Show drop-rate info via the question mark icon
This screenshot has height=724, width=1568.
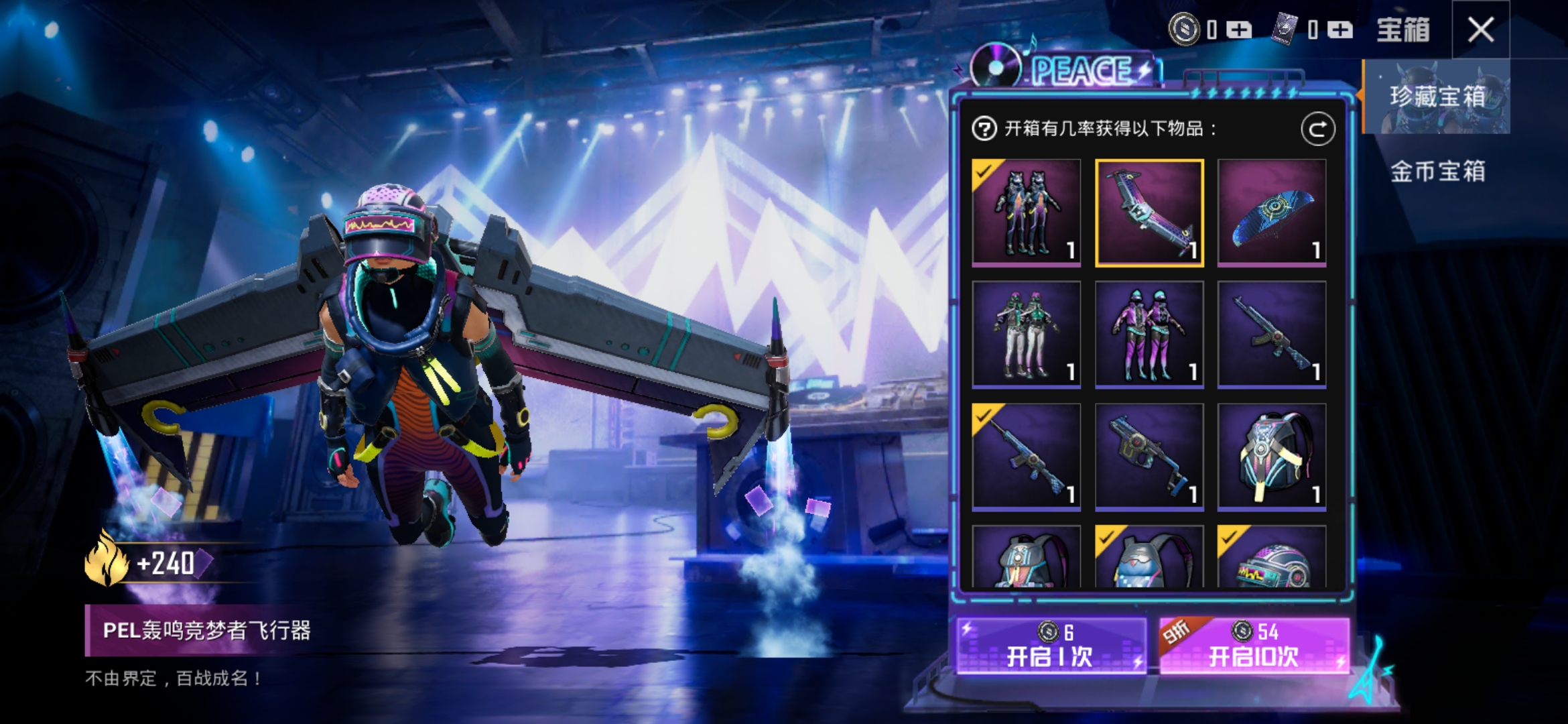[x=984, y=129]
